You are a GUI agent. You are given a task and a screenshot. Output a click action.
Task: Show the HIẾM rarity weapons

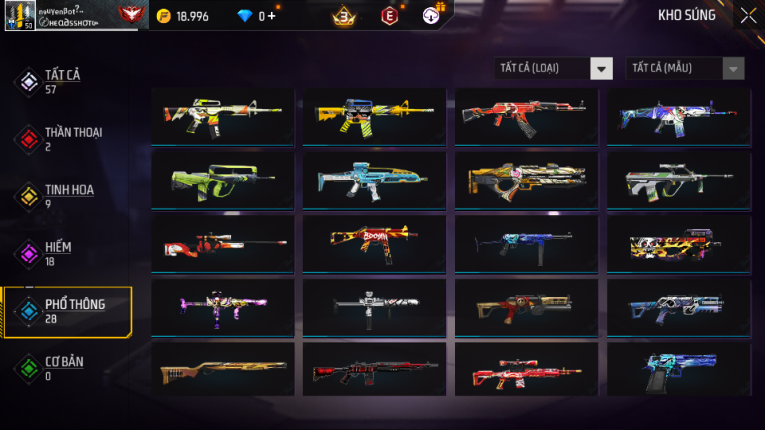(58, 253)
